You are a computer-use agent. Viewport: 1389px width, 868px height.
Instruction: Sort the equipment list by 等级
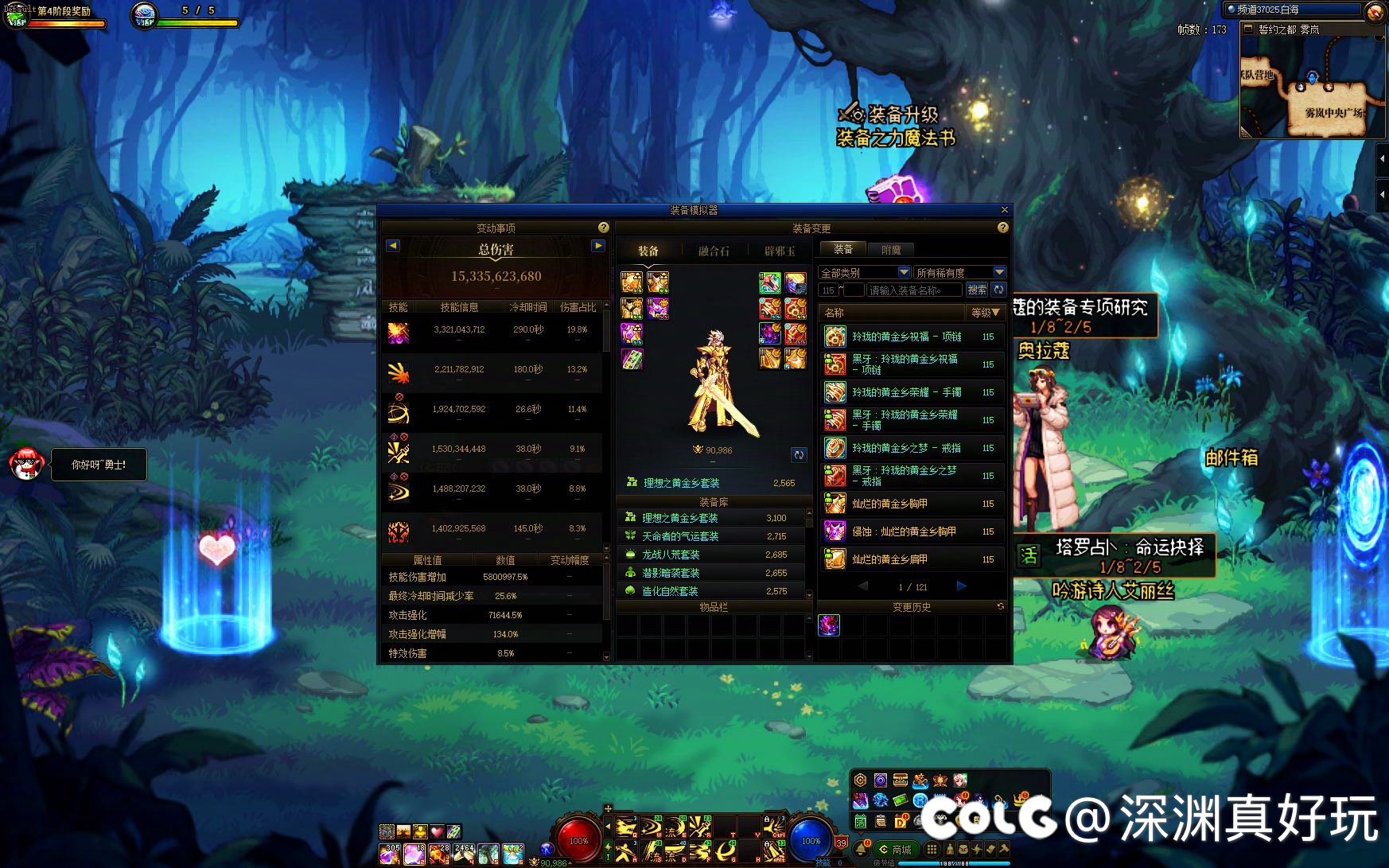tap(985, 313)
